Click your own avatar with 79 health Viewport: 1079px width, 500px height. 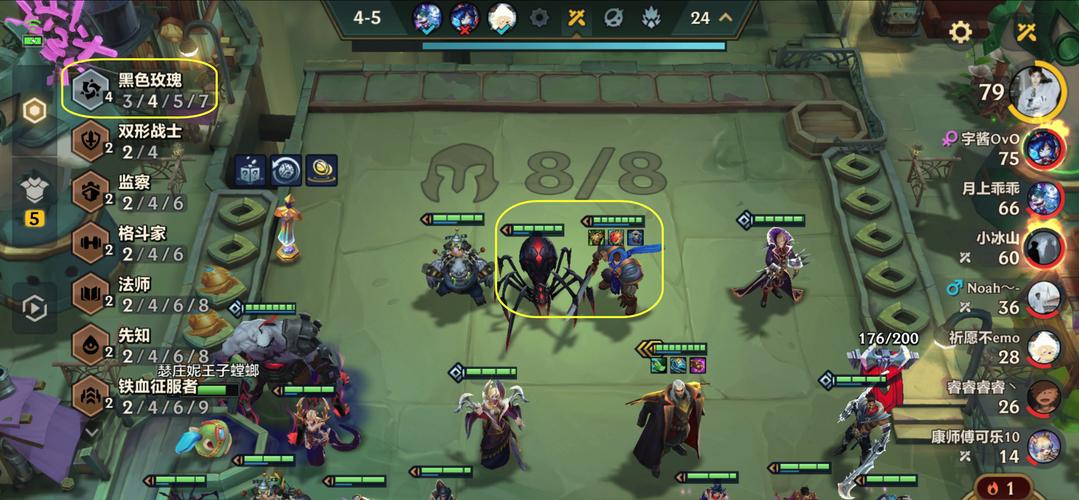point(1040,93)
